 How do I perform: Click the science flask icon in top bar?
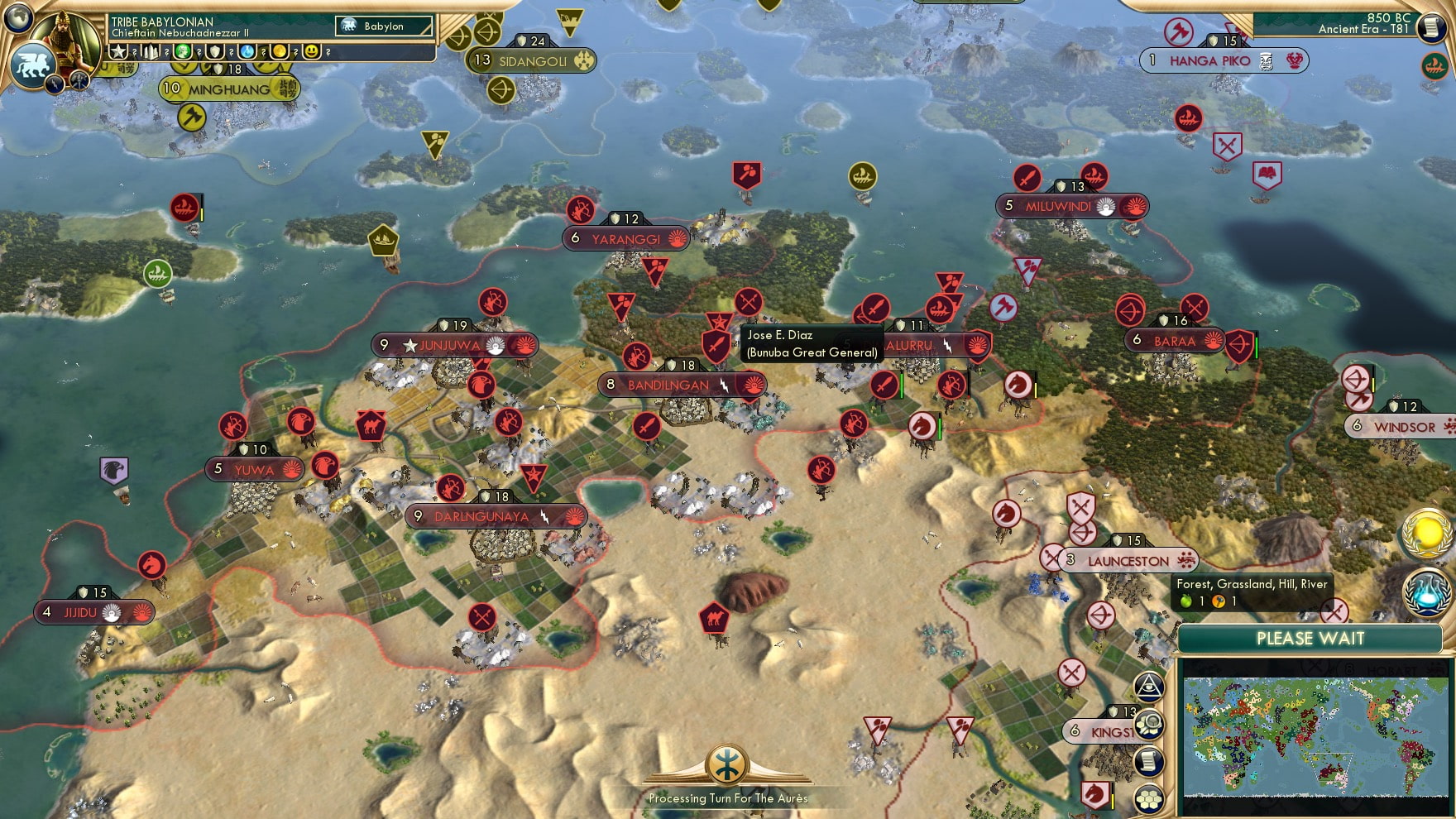[247, 51]
